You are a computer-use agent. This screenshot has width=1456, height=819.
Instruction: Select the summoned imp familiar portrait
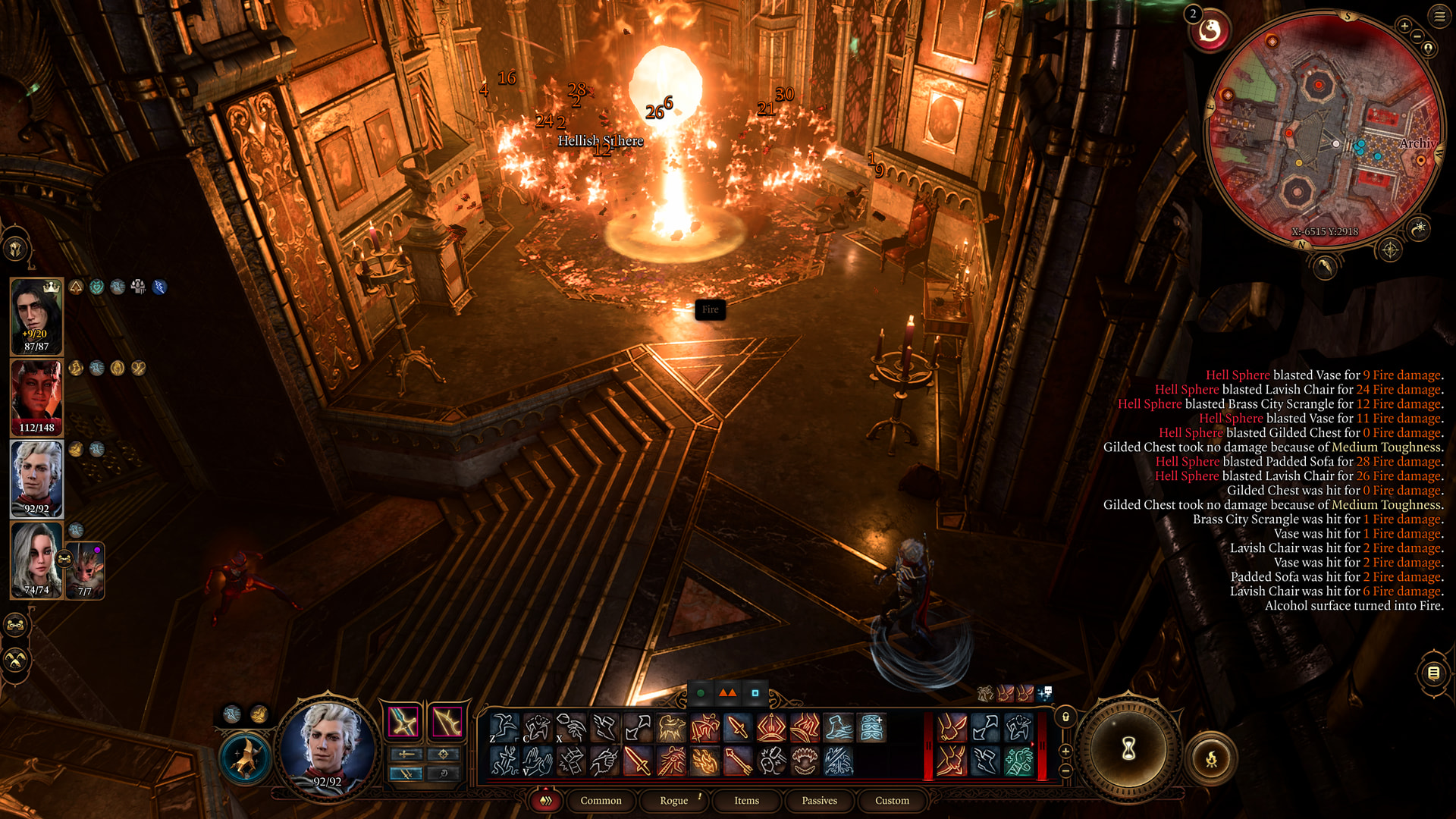point(86,570)
